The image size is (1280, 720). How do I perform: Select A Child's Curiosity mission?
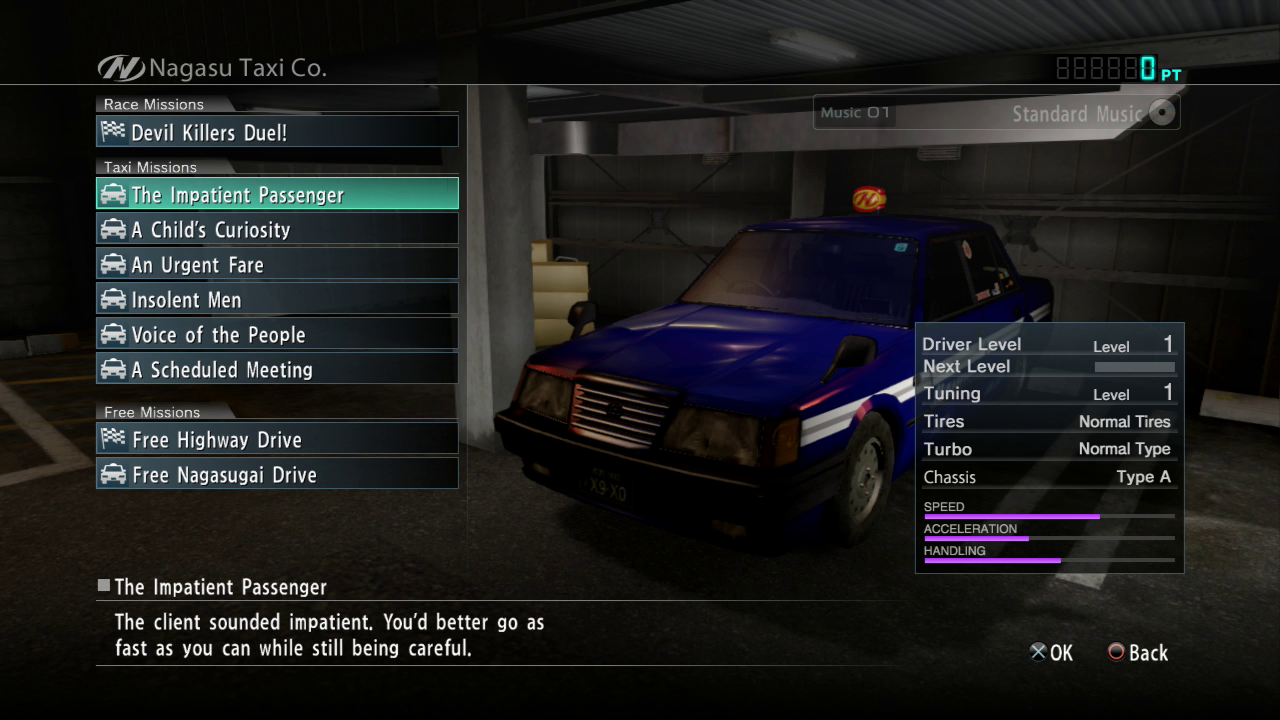coord(277,229)
